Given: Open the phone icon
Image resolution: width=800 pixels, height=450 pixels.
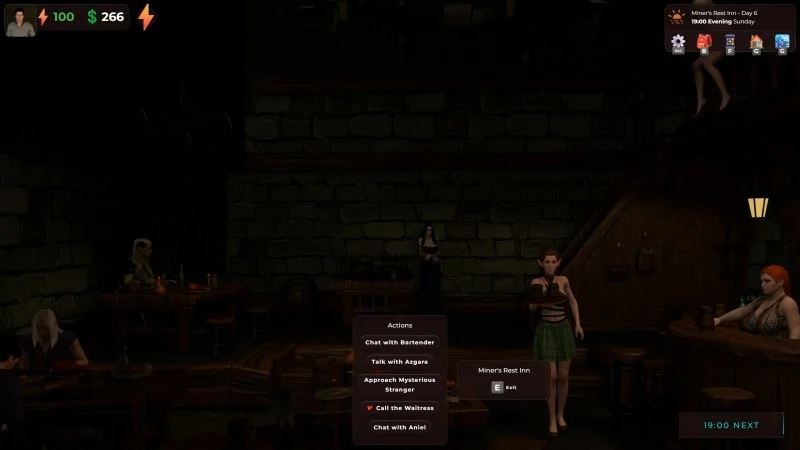Looking at the screenshot, I should click(730, 42).
